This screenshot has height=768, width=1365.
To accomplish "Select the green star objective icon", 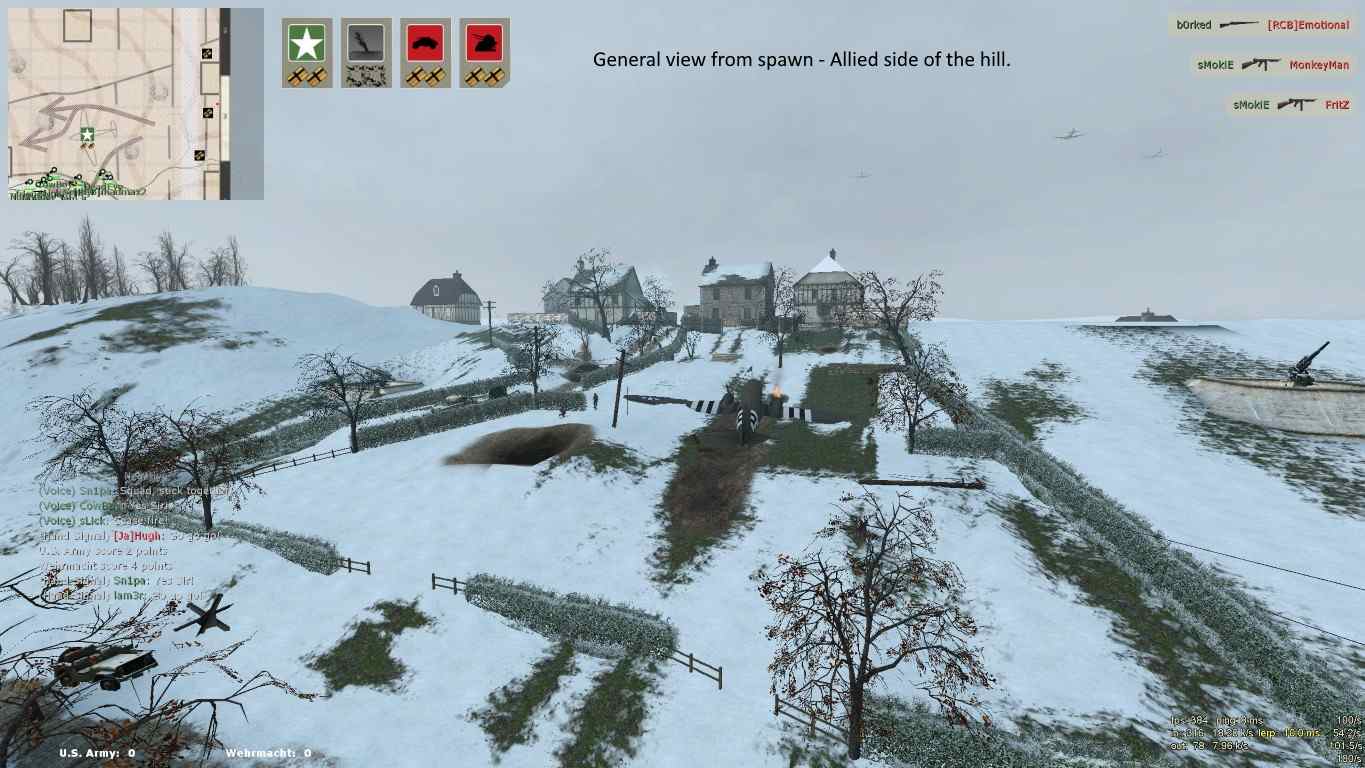I will pyautogui.click(x=306, y=52).
